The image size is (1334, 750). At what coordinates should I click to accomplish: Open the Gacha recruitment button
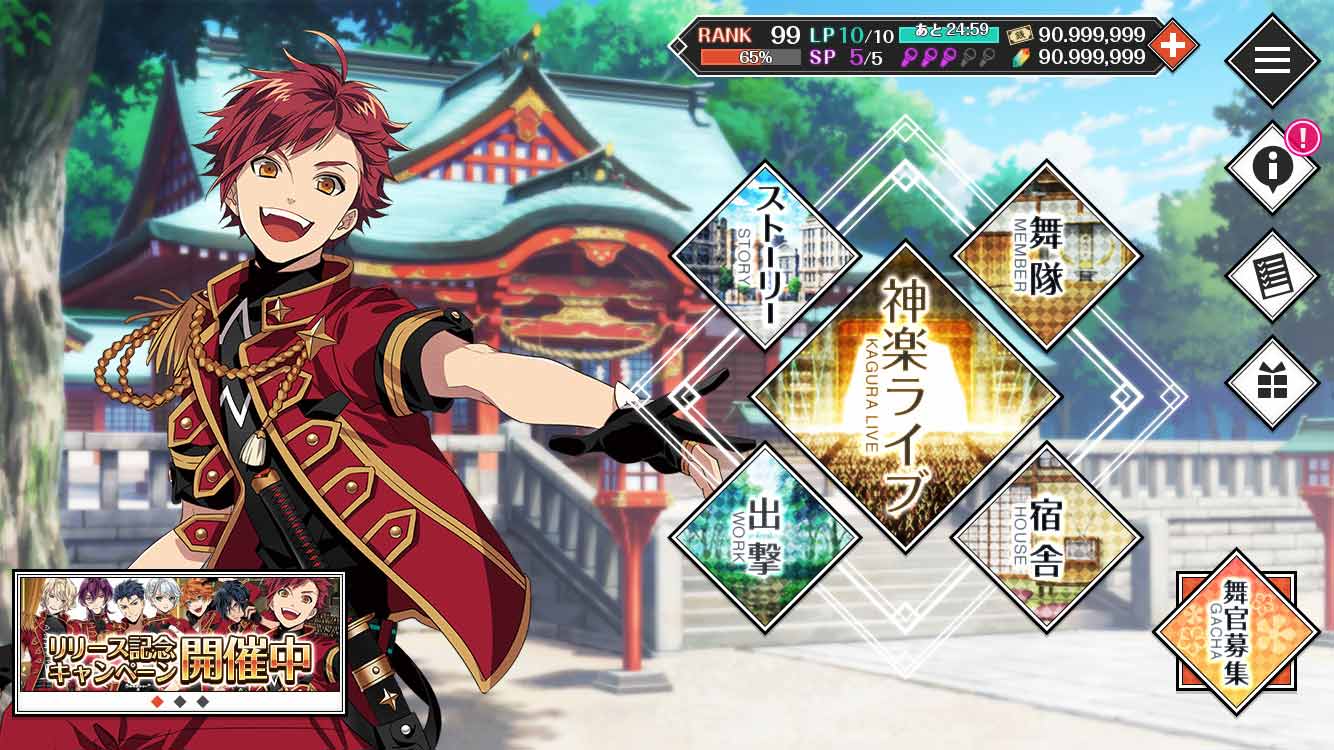tap(1237, 632)
